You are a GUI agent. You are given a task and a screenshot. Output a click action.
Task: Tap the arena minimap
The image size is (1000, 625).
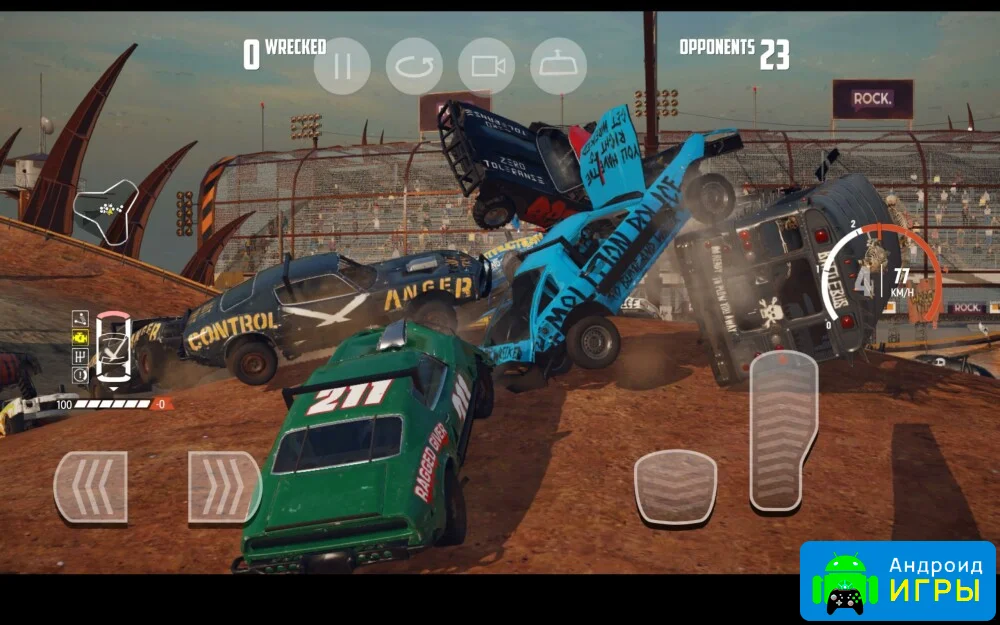coord(105,211)
